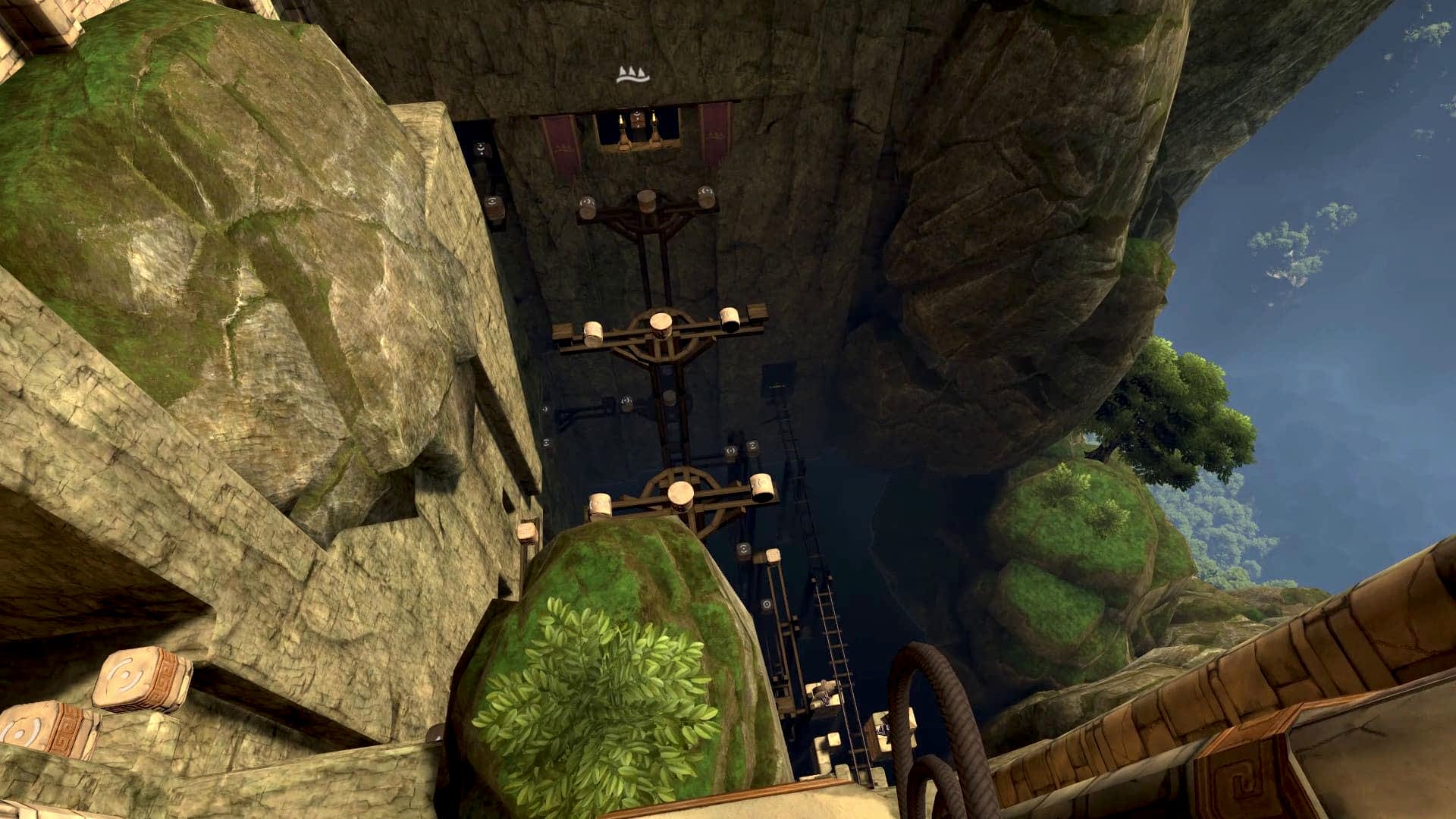Image resolution: width=1456 pixels, height=819 pixels.
Task: Select the white three-sail waypoint marker
Action: (632, 74)
